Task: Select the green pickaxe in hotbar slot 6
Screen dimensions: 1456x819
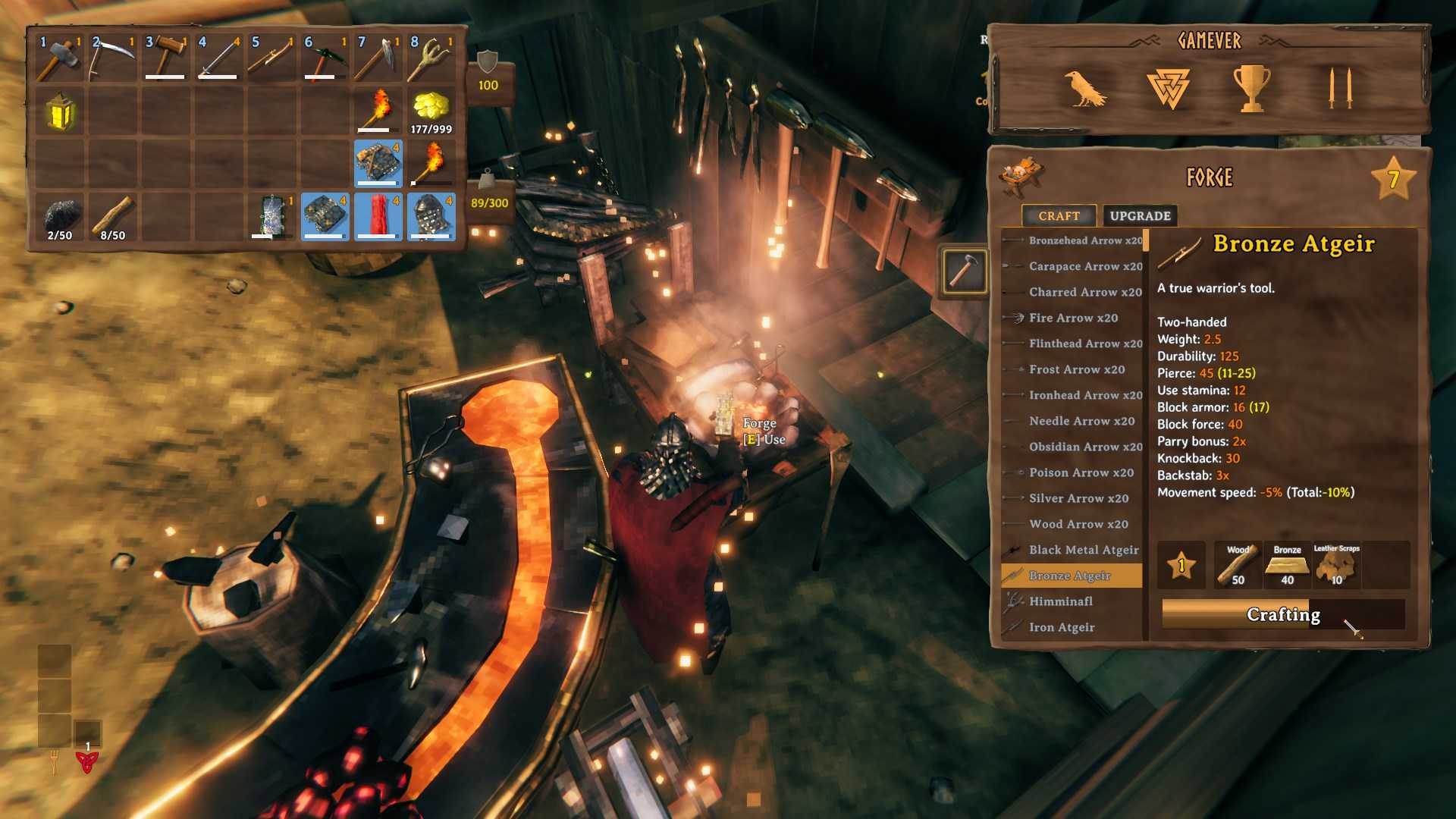Action: click(325, 58)
